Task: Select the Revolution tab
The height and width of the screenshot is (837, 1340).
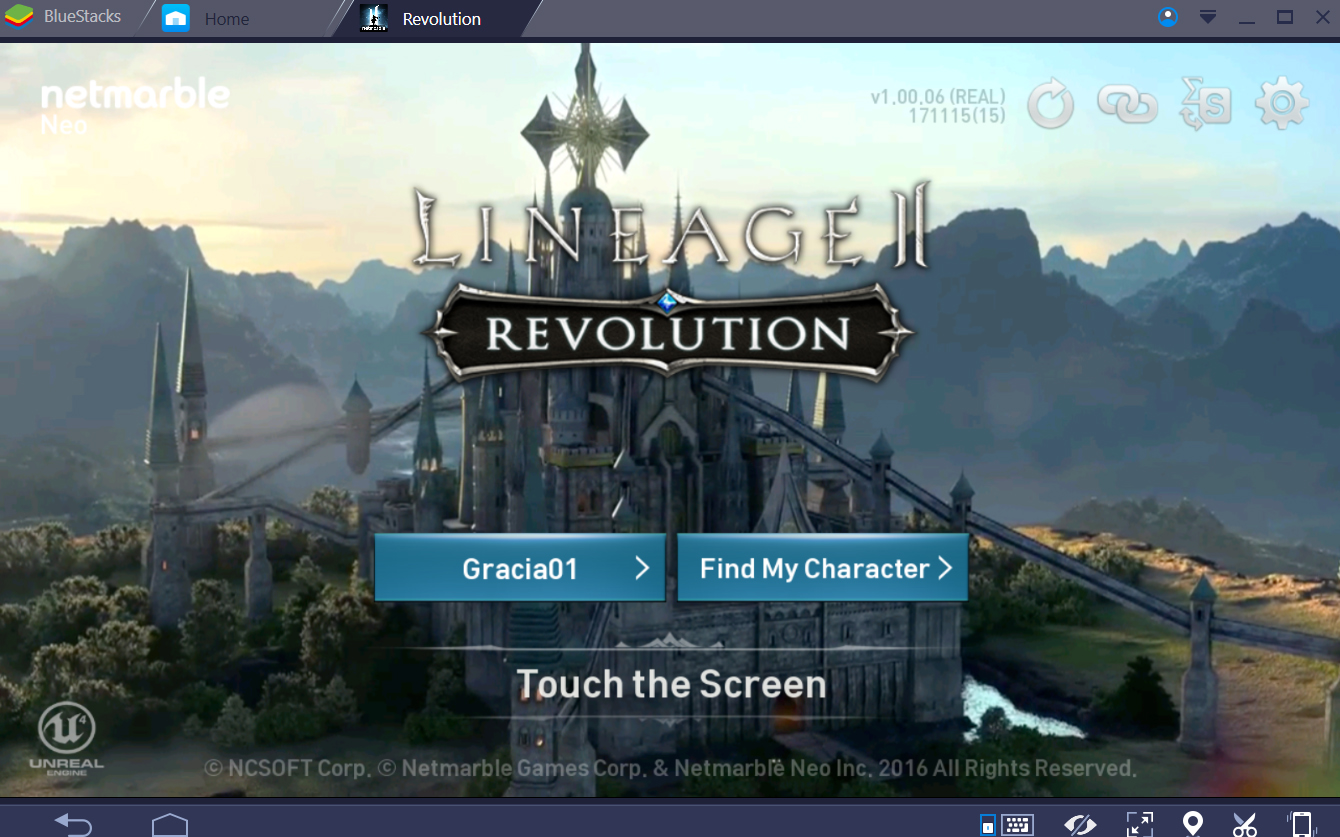Action: (x=438, y=18)
